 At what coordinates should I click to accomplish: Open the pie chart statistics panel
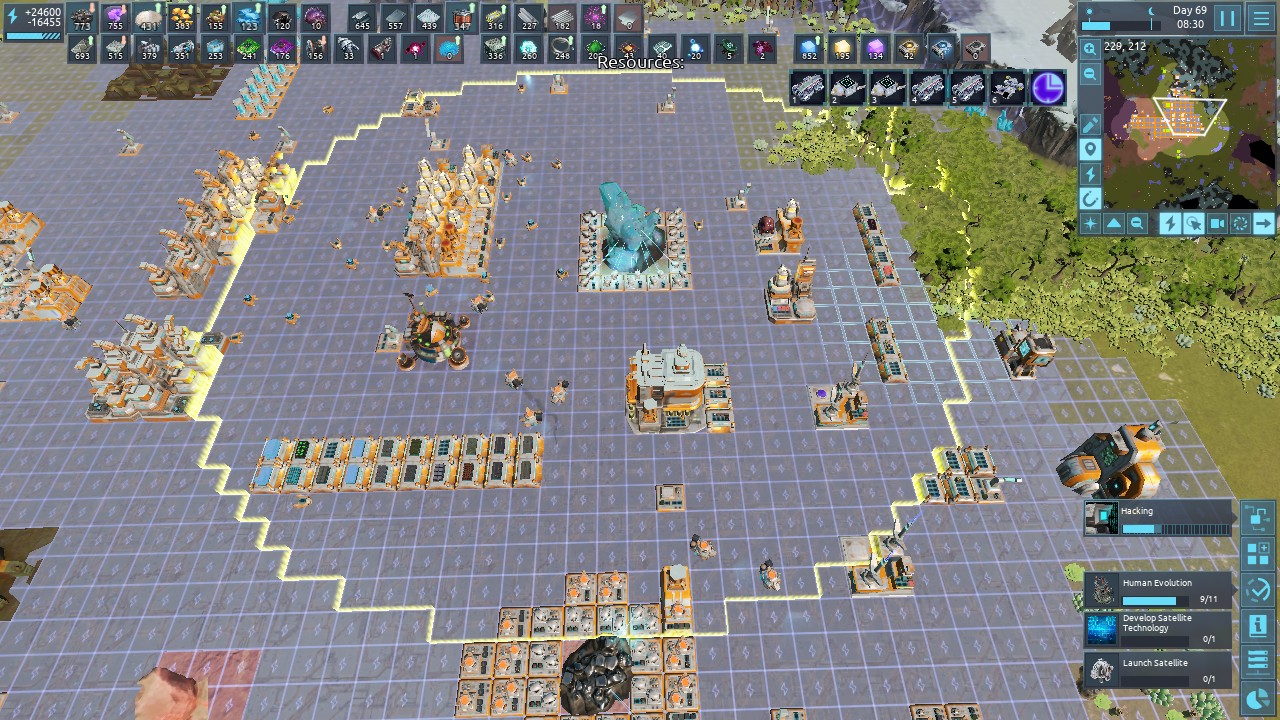1258,699
